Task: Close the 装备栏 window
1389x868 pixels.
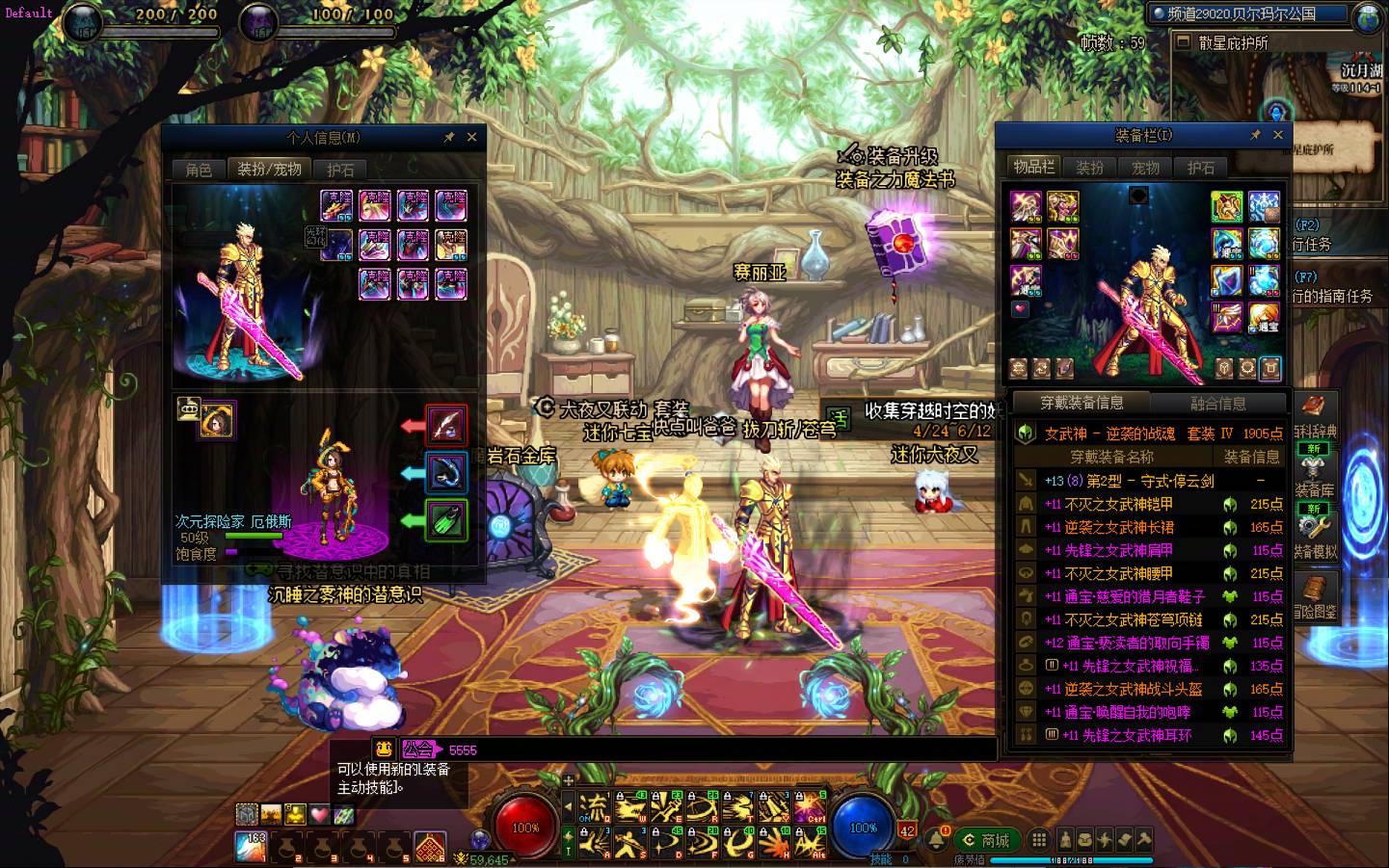Action: pos(1278,136)
